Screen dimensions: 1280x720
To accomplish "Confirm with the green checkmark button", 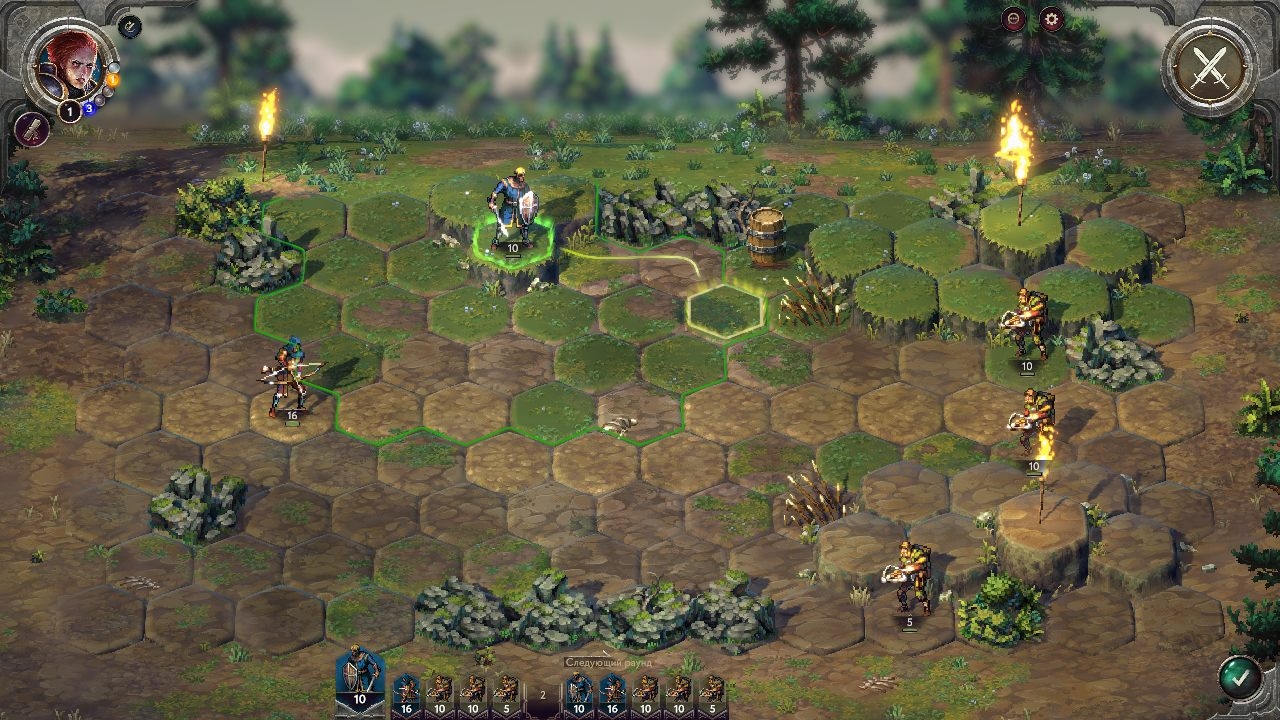I will [1240, 677].
